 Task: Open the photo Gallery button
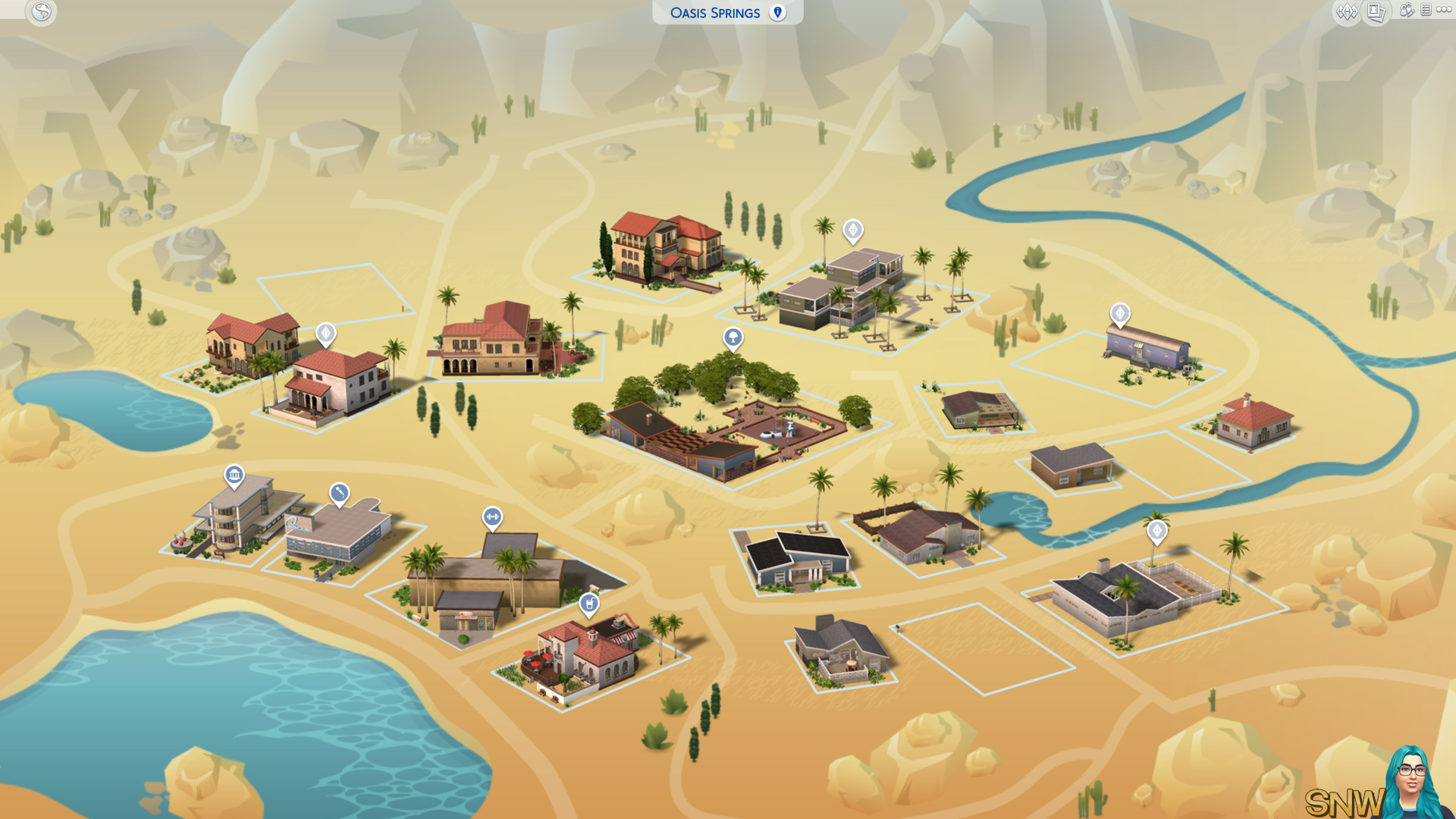point(1376,11)
